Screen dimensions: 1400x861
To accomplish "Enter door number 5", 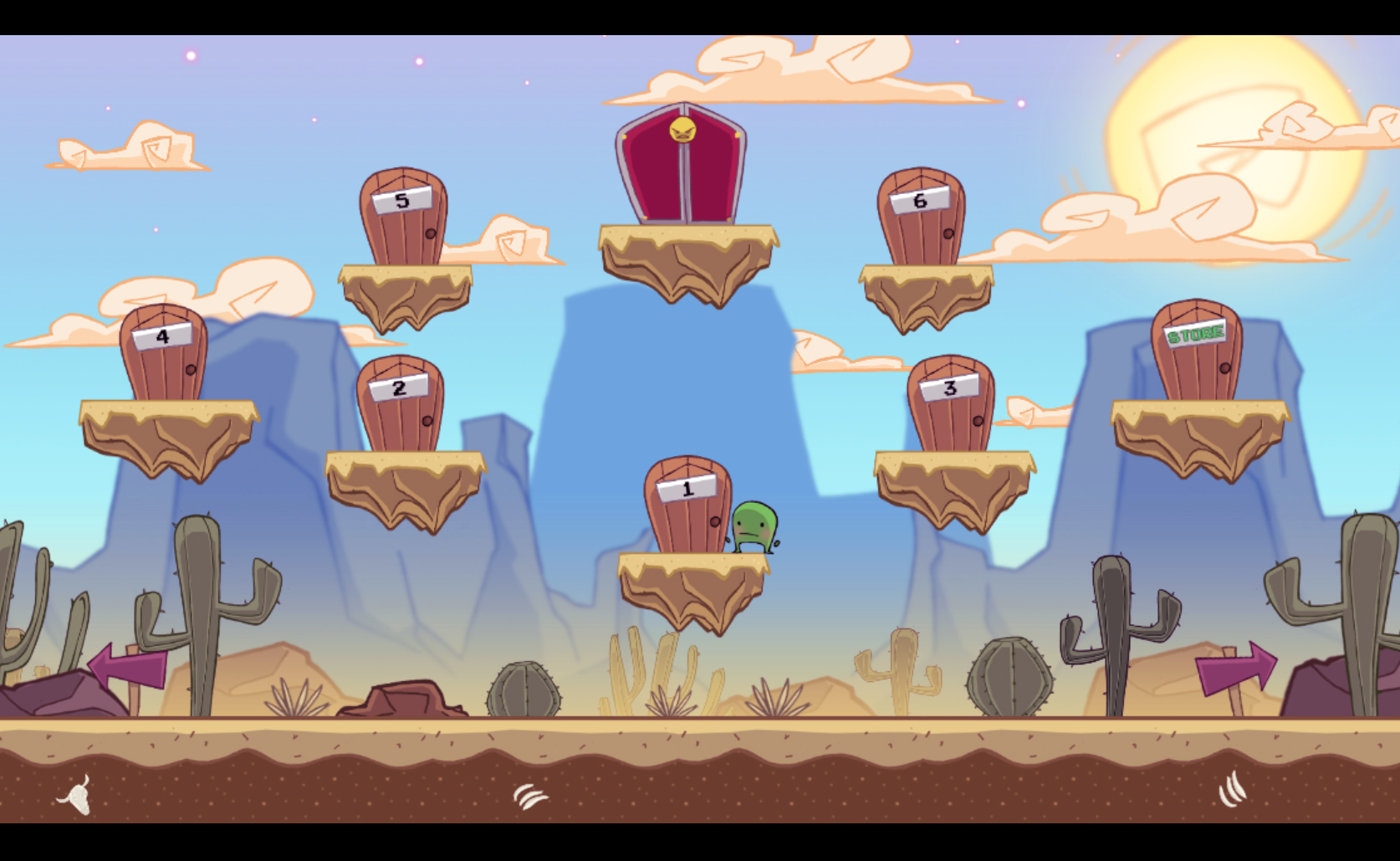I will coord(401,226).
